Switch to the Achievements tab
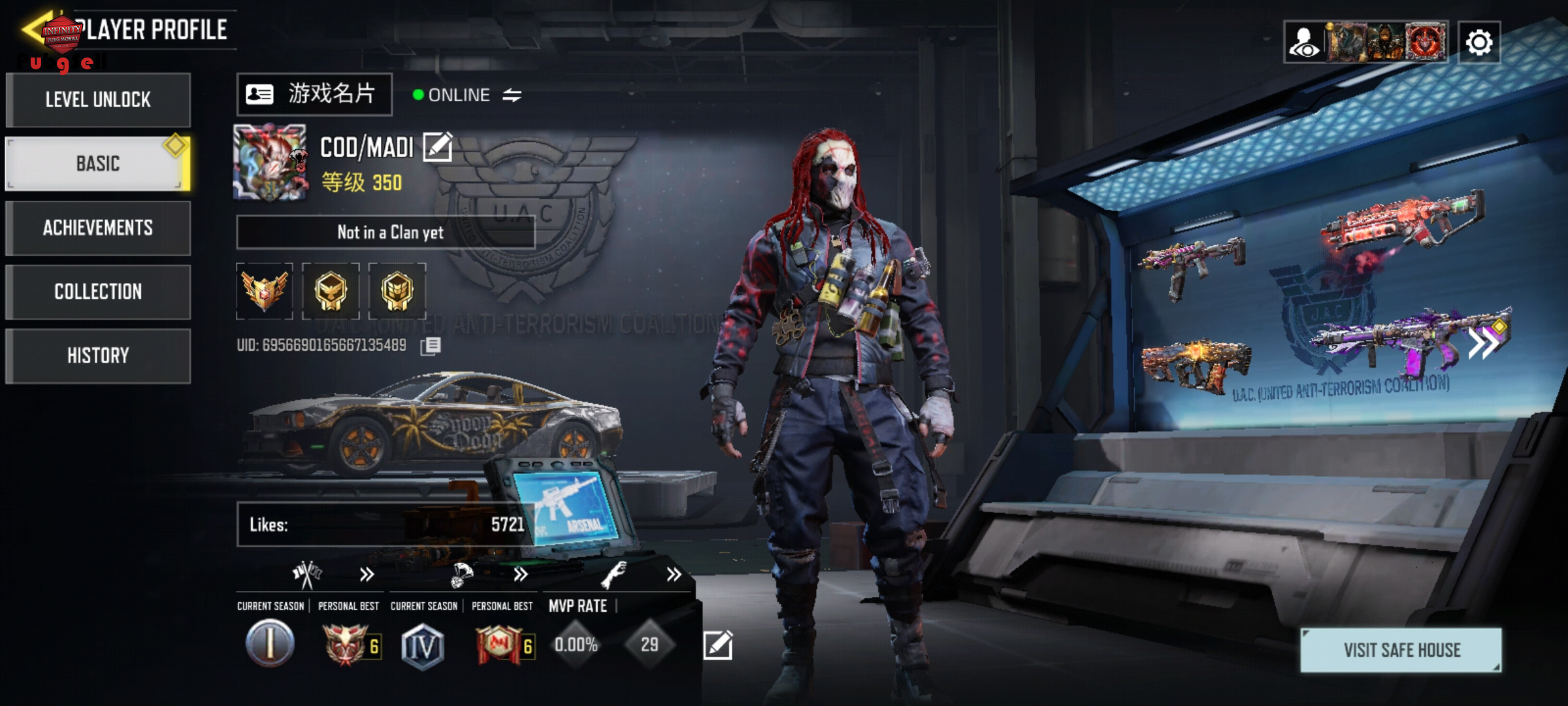The image size is (1568, 706). point(98,227)
